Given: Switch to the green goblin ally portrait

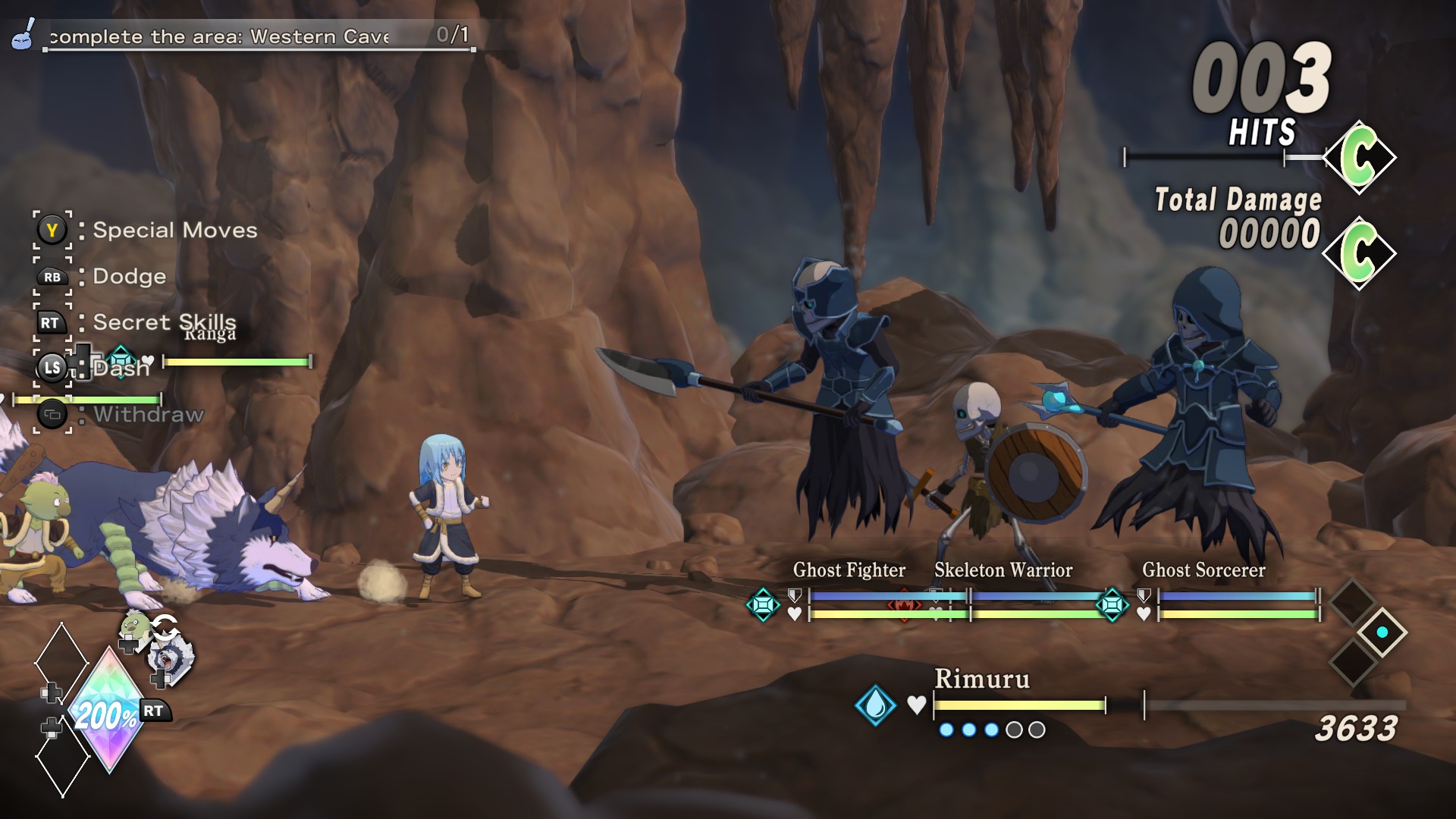Looking at the screenshot, I should tap(136, 626).
